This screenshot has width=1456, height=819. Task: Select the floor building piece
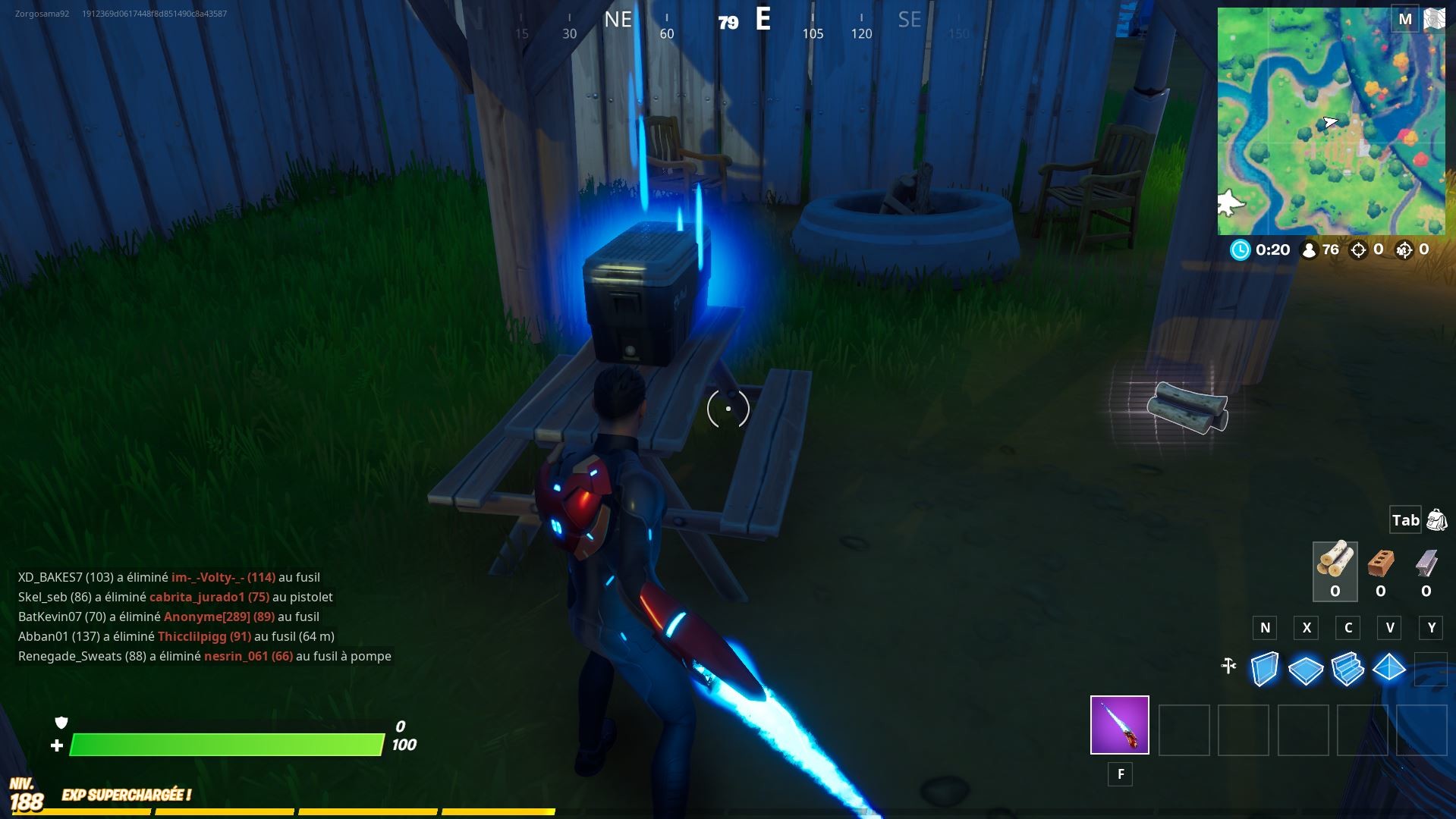click(x=1305, y=670)
